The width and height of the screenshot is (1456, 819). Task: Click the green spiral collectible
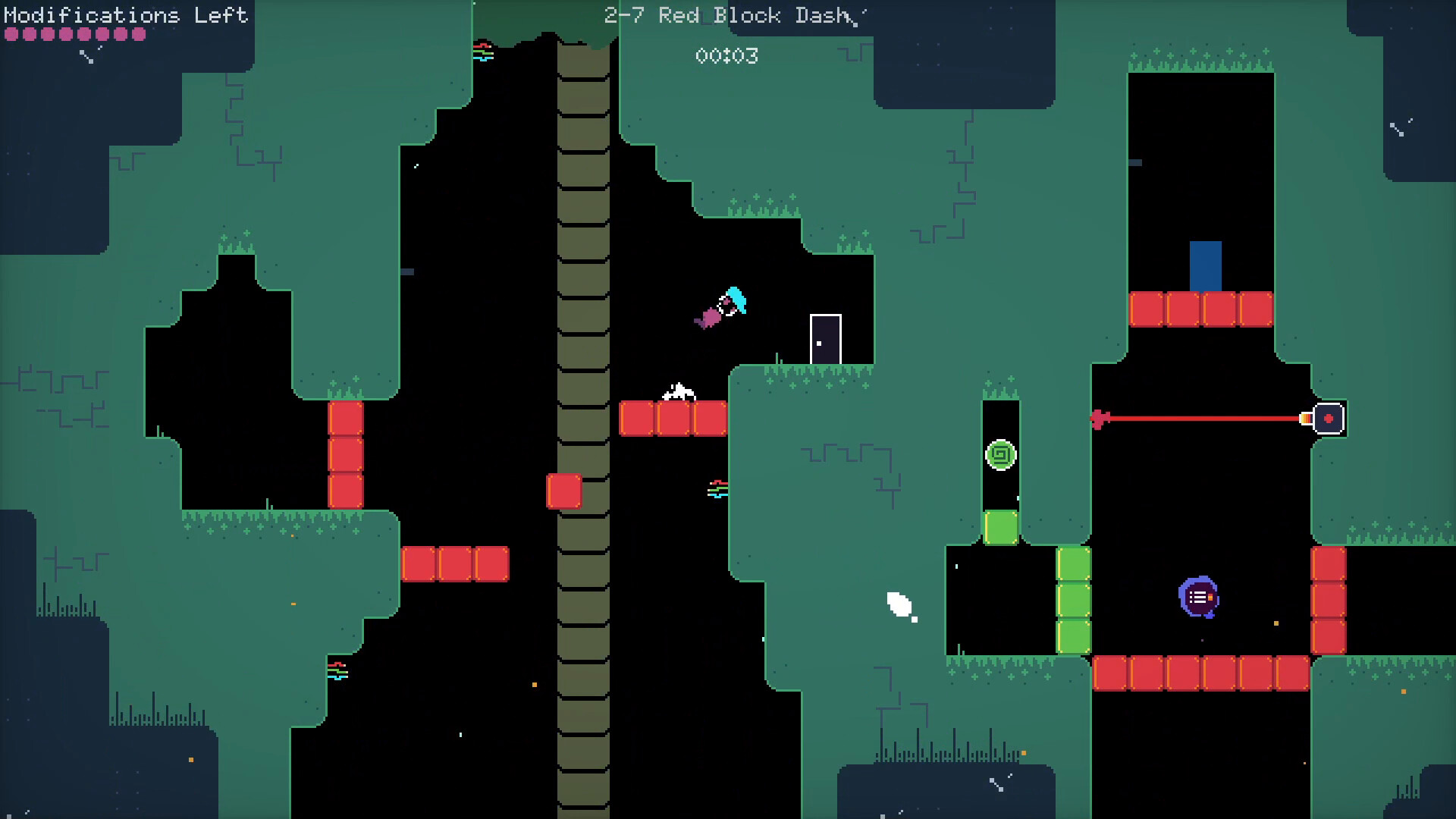[1000, 454]
